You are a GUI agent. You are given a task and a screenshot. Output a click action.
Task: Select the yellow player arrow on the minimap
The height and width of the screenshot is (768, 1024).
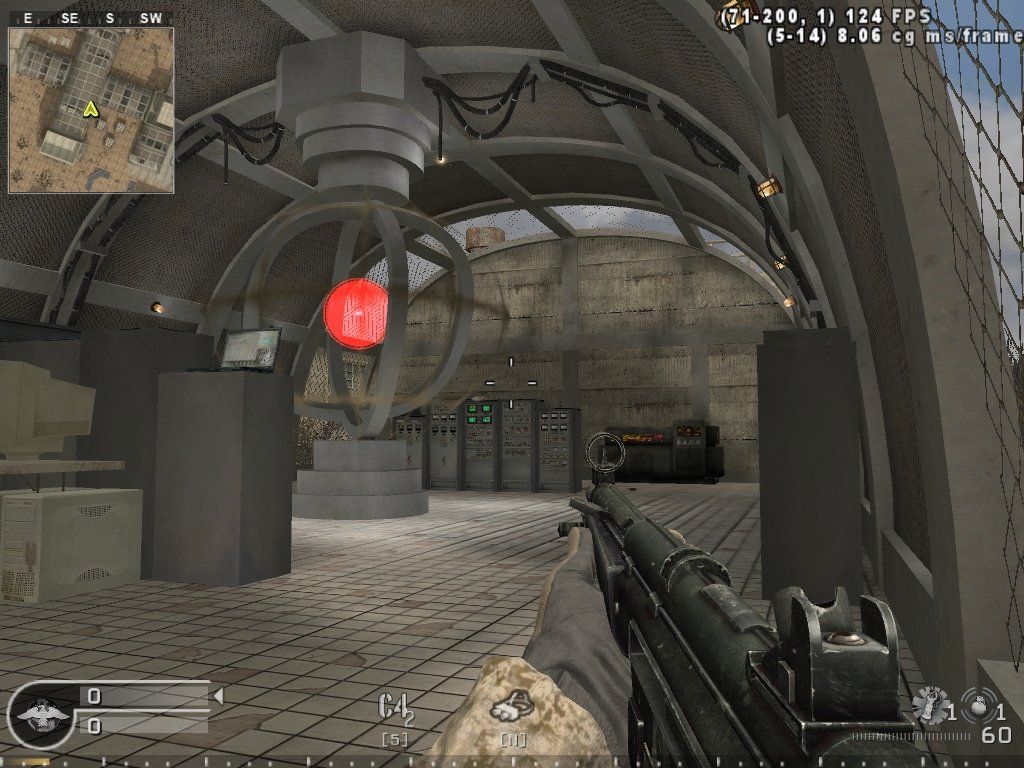91,108
